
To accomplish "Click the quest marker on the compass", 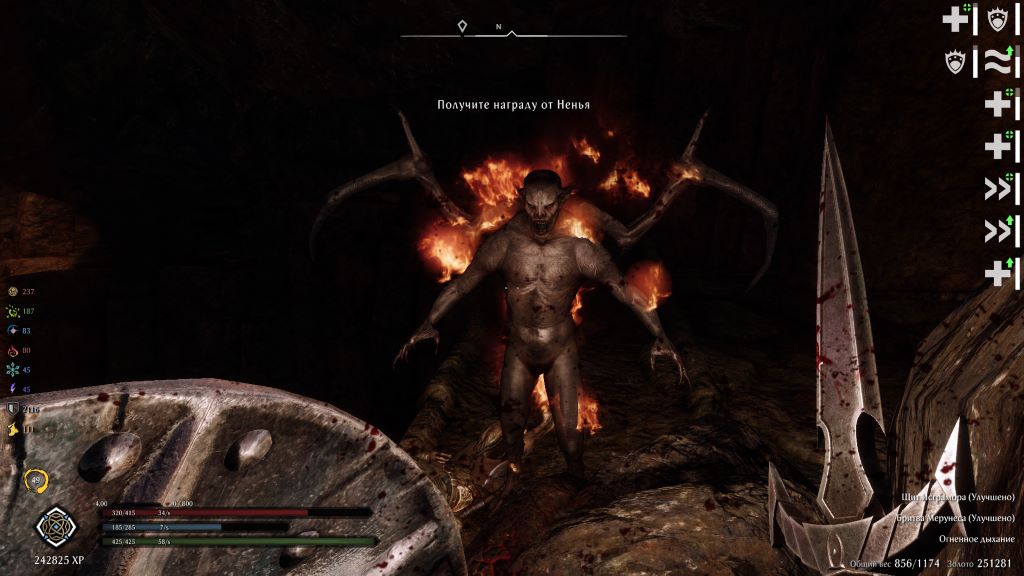I will pyautogui.click(x=462, y=28).
